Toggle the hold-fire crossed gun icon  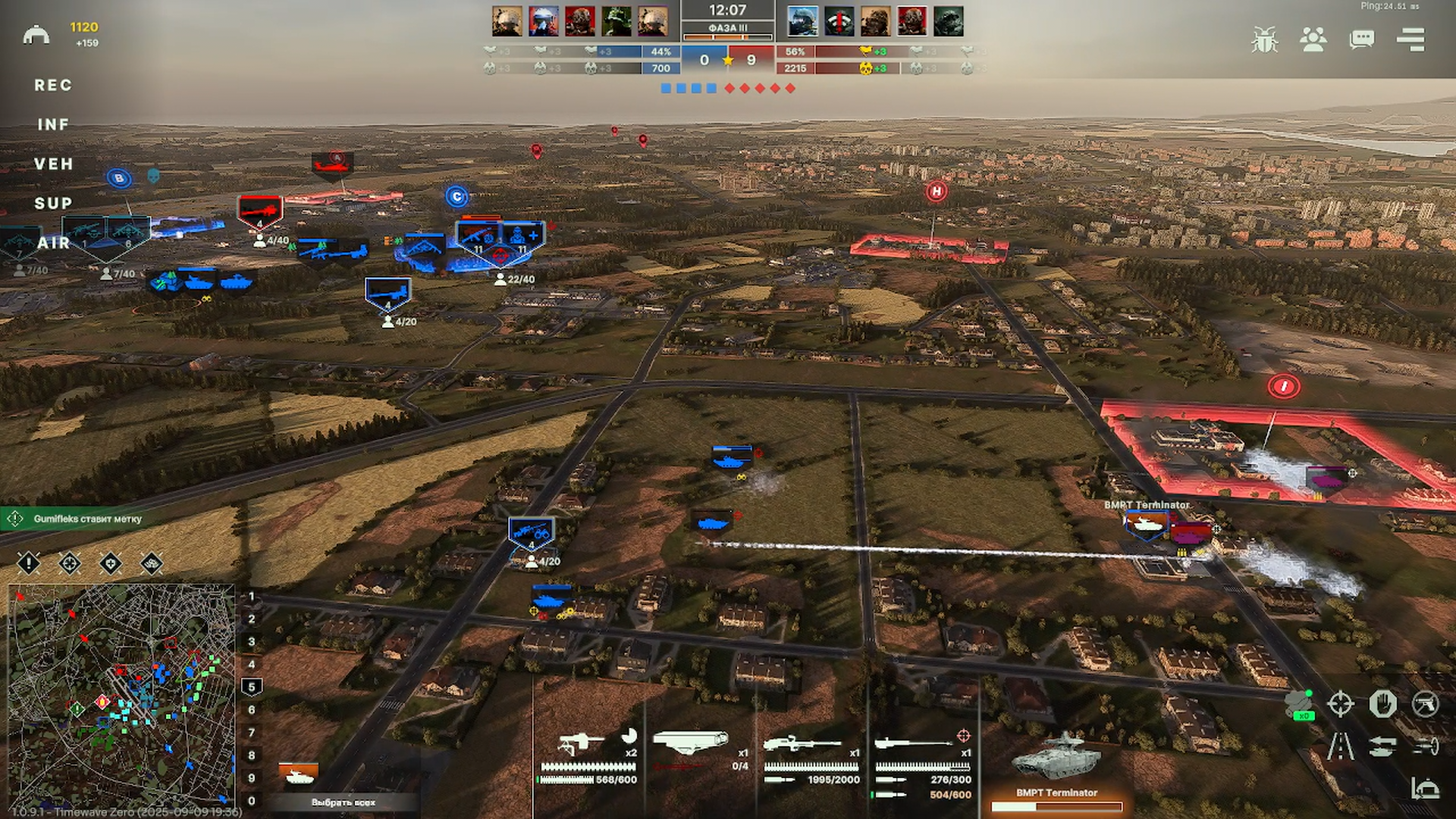1425,704
